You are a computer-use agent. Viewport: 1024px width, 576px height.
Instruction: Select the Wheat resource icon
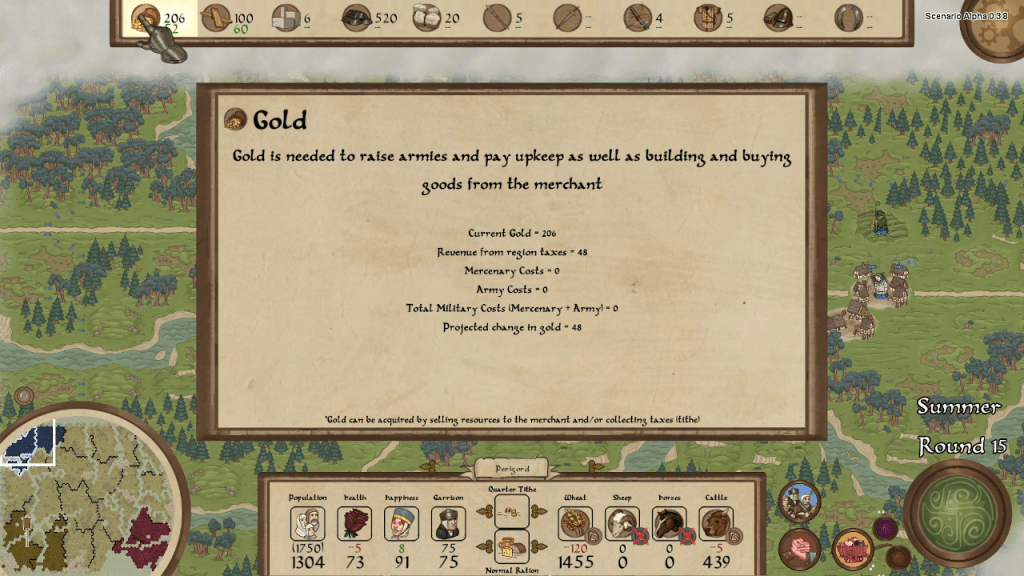click(574, 523)
